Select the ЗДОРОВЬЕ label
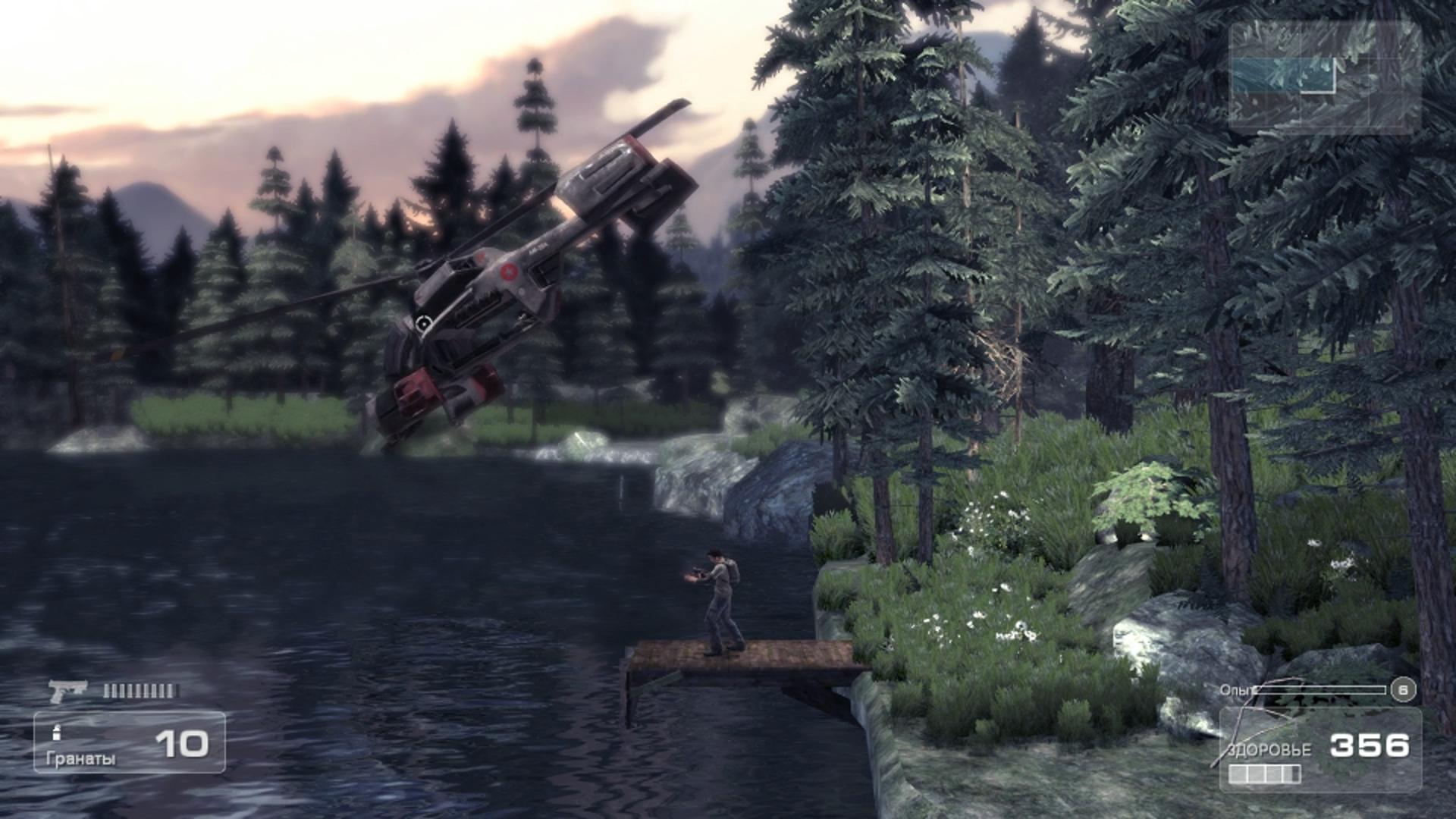 [1268, 751]
